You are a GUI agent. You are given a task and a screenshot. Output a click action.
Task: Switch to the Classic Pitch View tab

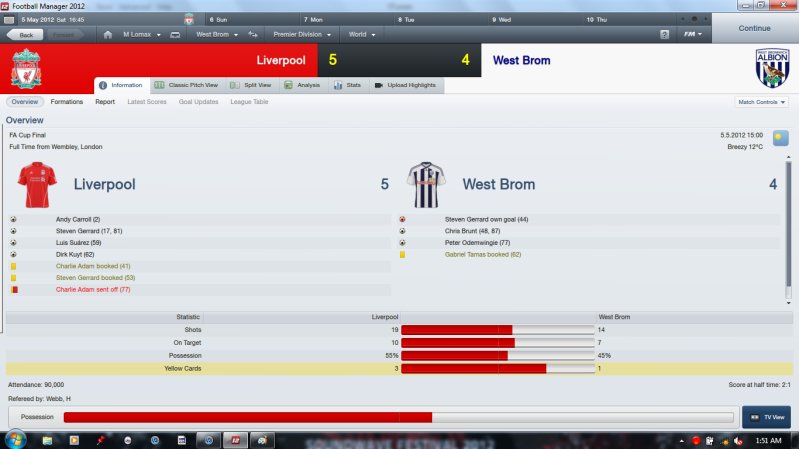189,86
